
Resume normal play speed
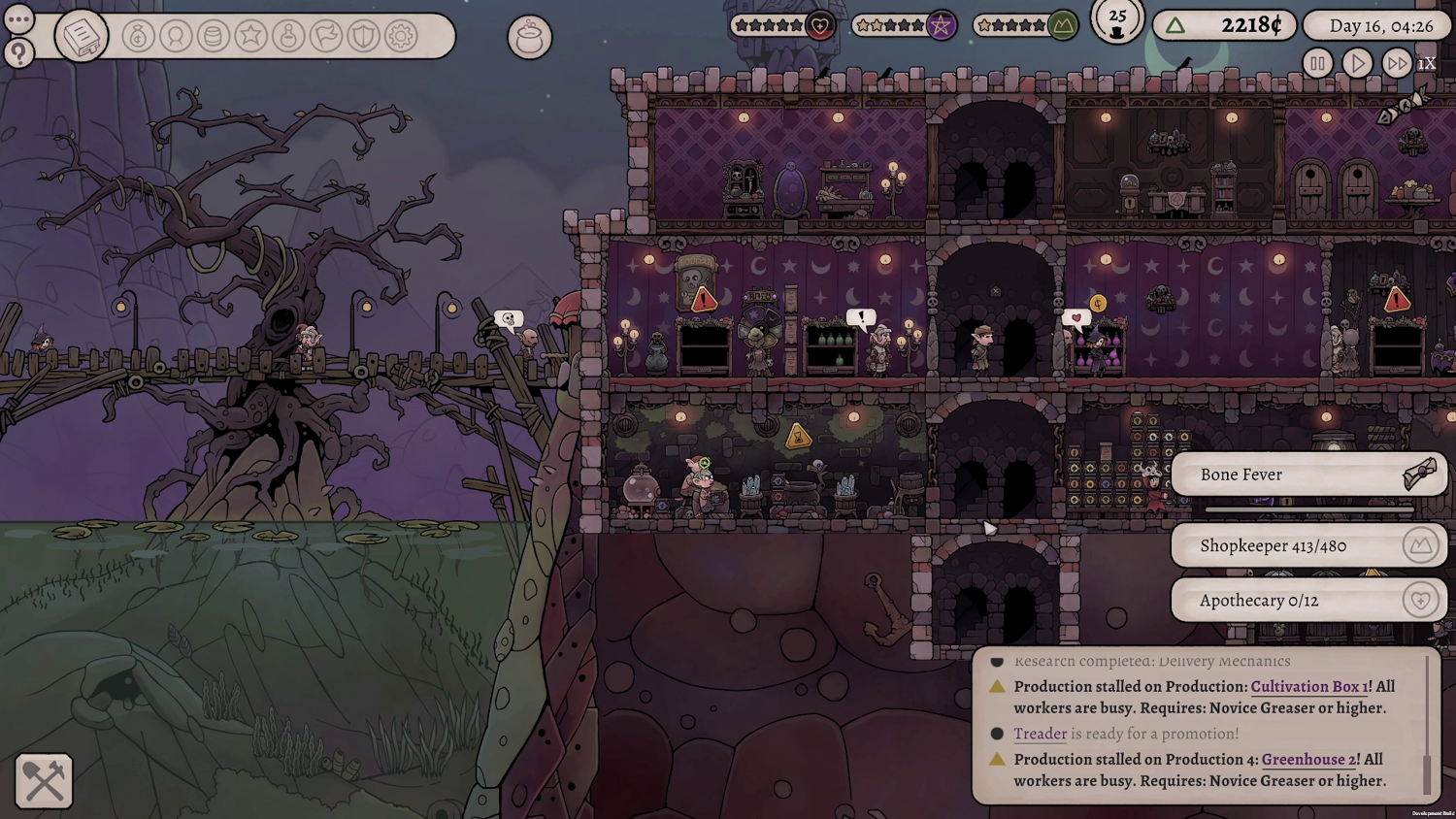coord(1357,64)
